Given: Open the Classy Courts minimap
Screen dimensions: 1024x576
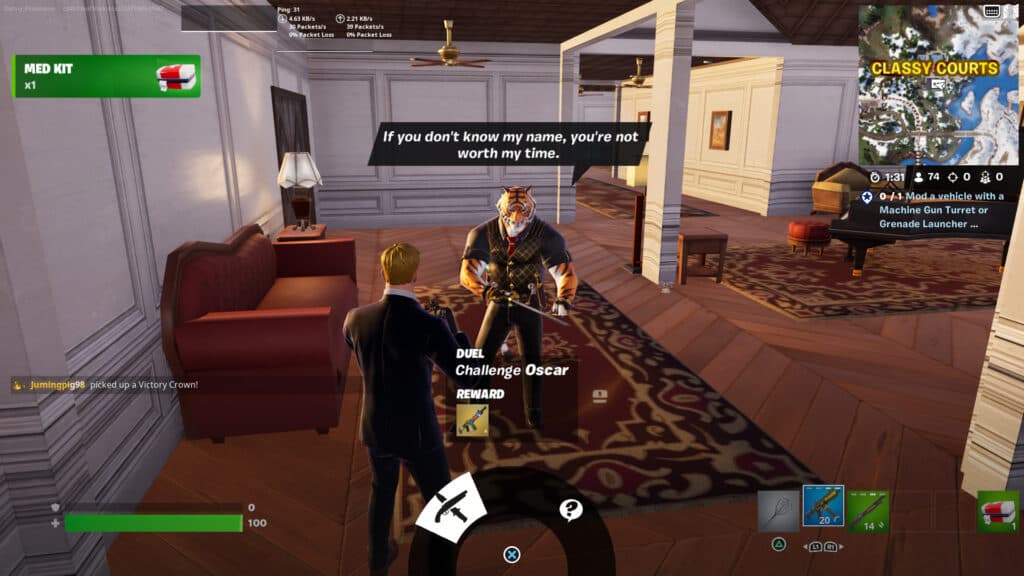Looking at the screenshot, I should pyautogui.click(x=937, y=84).
